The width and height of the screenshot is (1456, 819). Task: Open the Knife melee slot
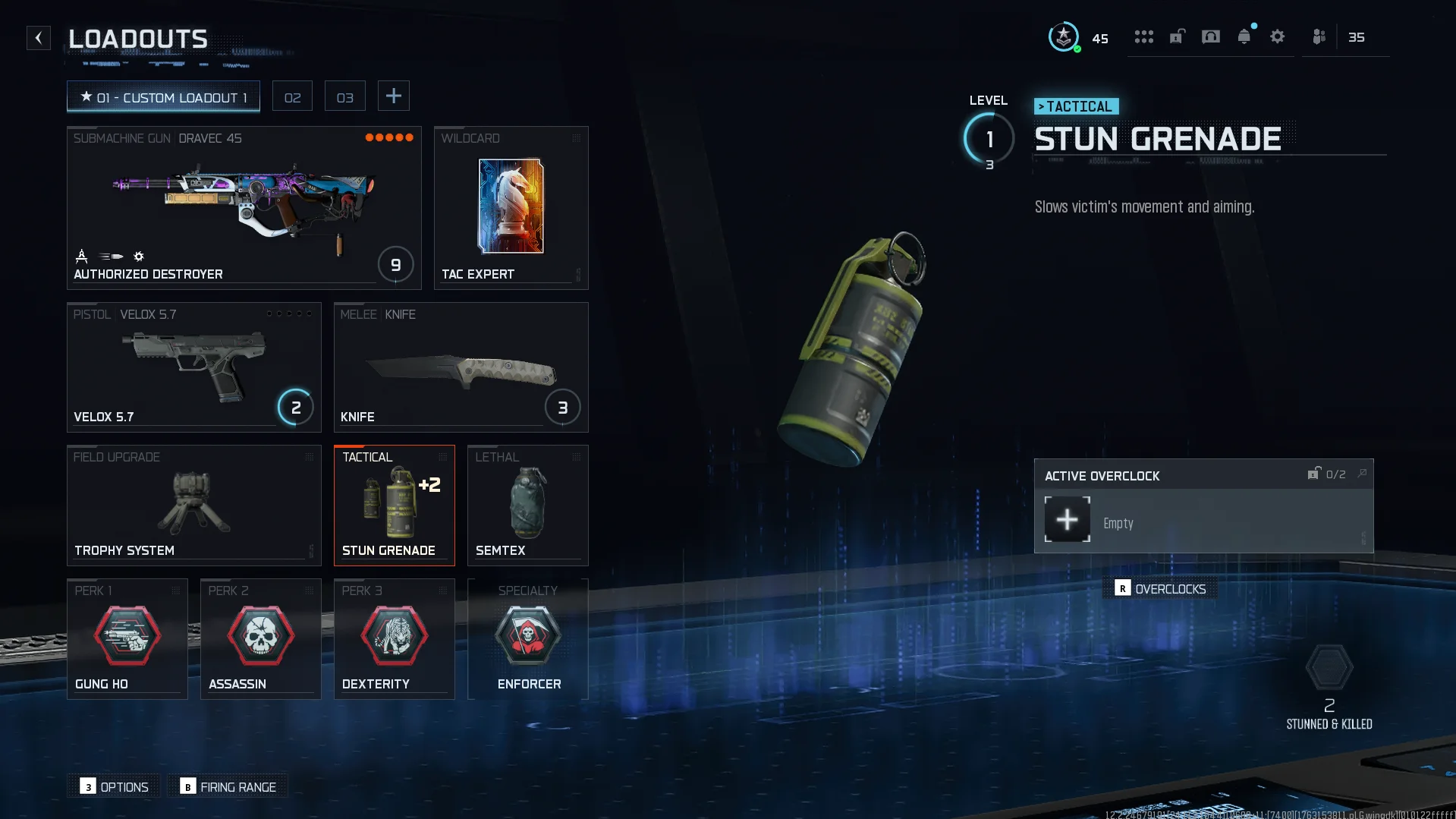(461, 367)
